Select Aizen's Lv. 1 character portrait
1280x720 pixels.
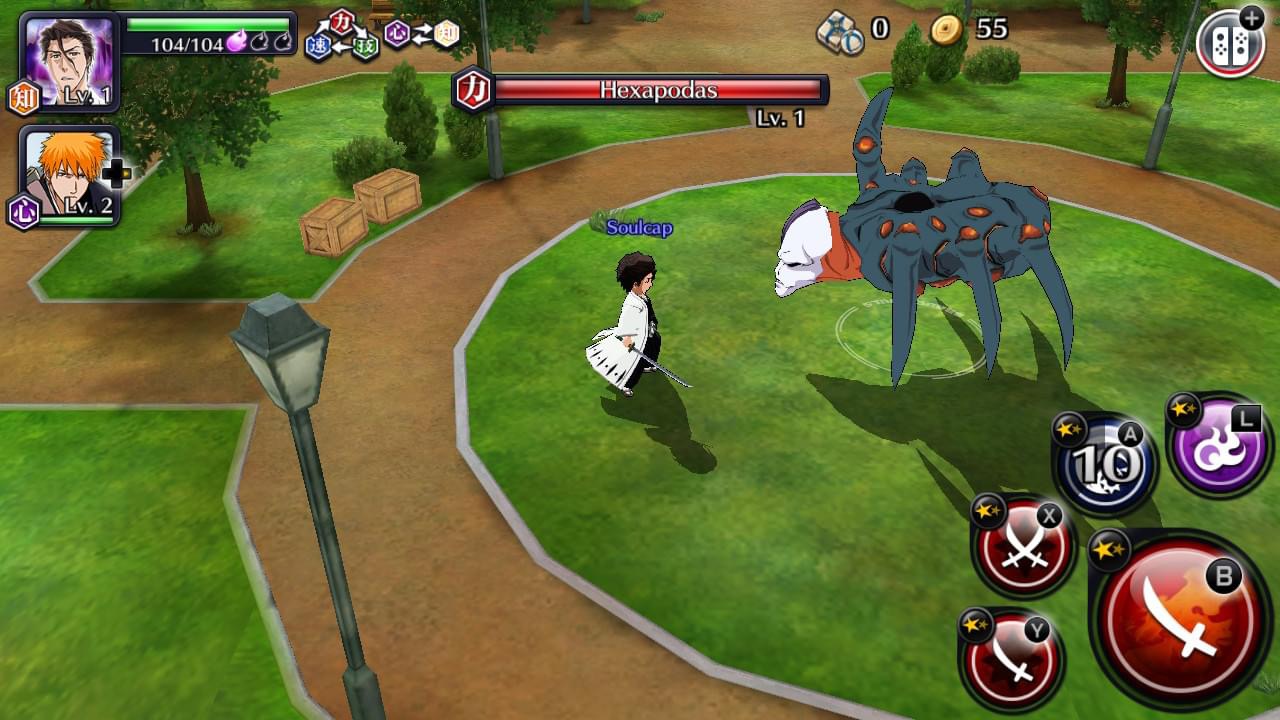click(x=68, y=62)
